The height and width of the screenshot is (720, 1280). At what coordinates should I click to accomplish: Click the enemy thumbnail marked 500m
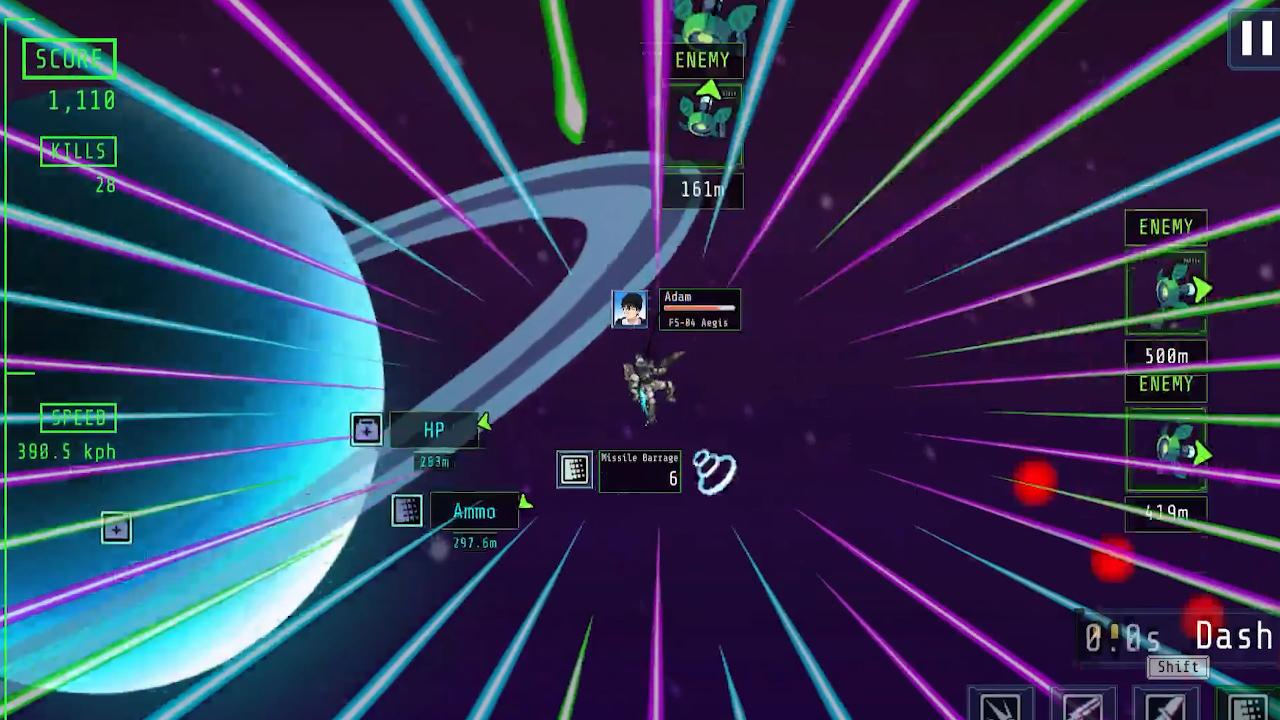click(x=1166, y=290)
